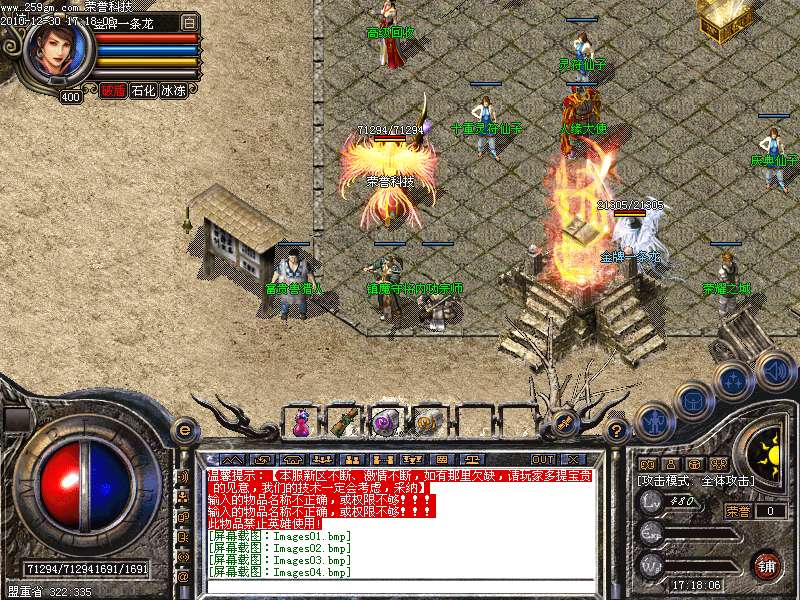Click the @ chat channel button
The width and height of the screenshot is (800, 600).
[x=183, y=577]
